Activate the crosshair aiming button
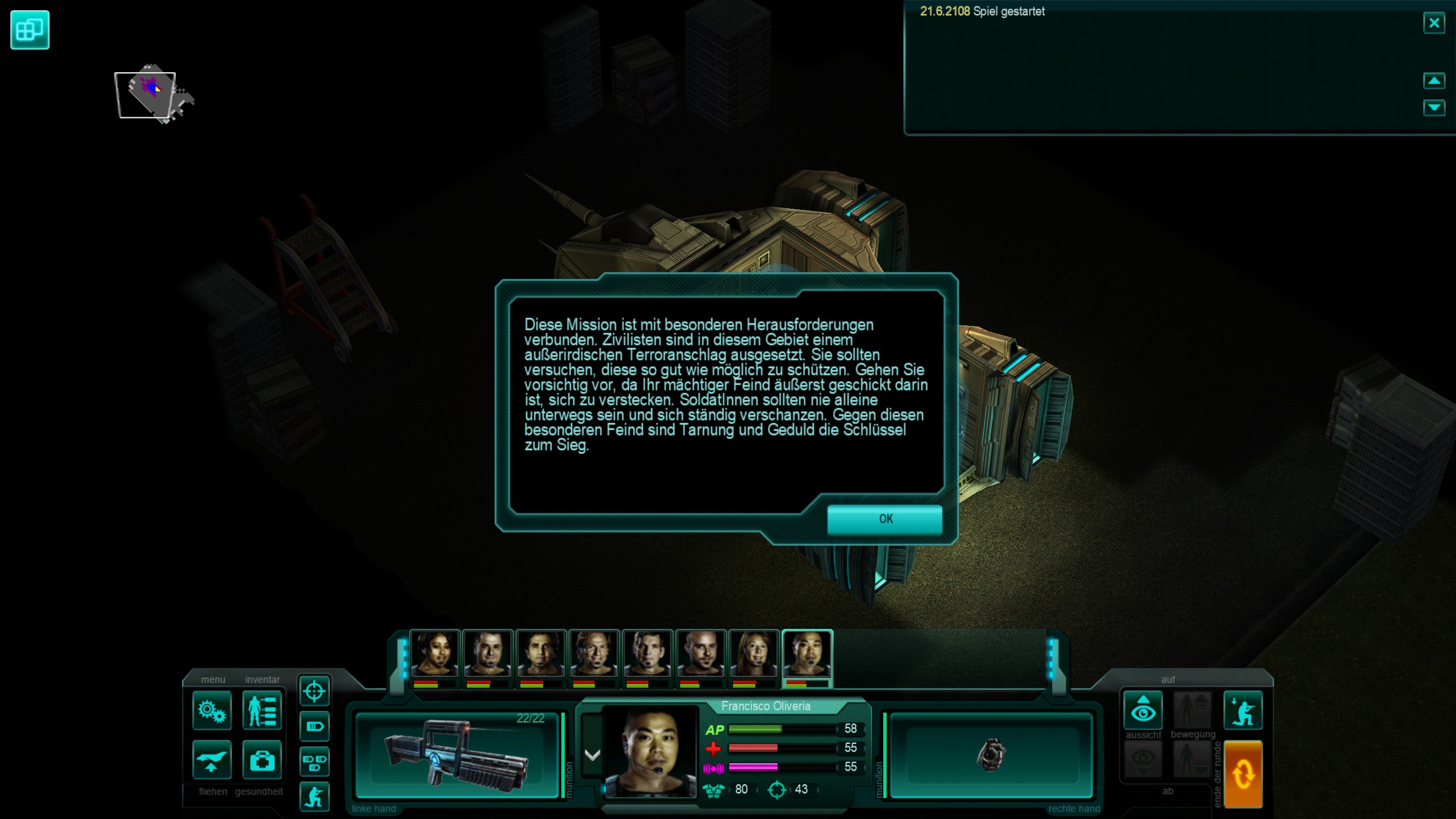1456x819 pixels. [314, 692]
